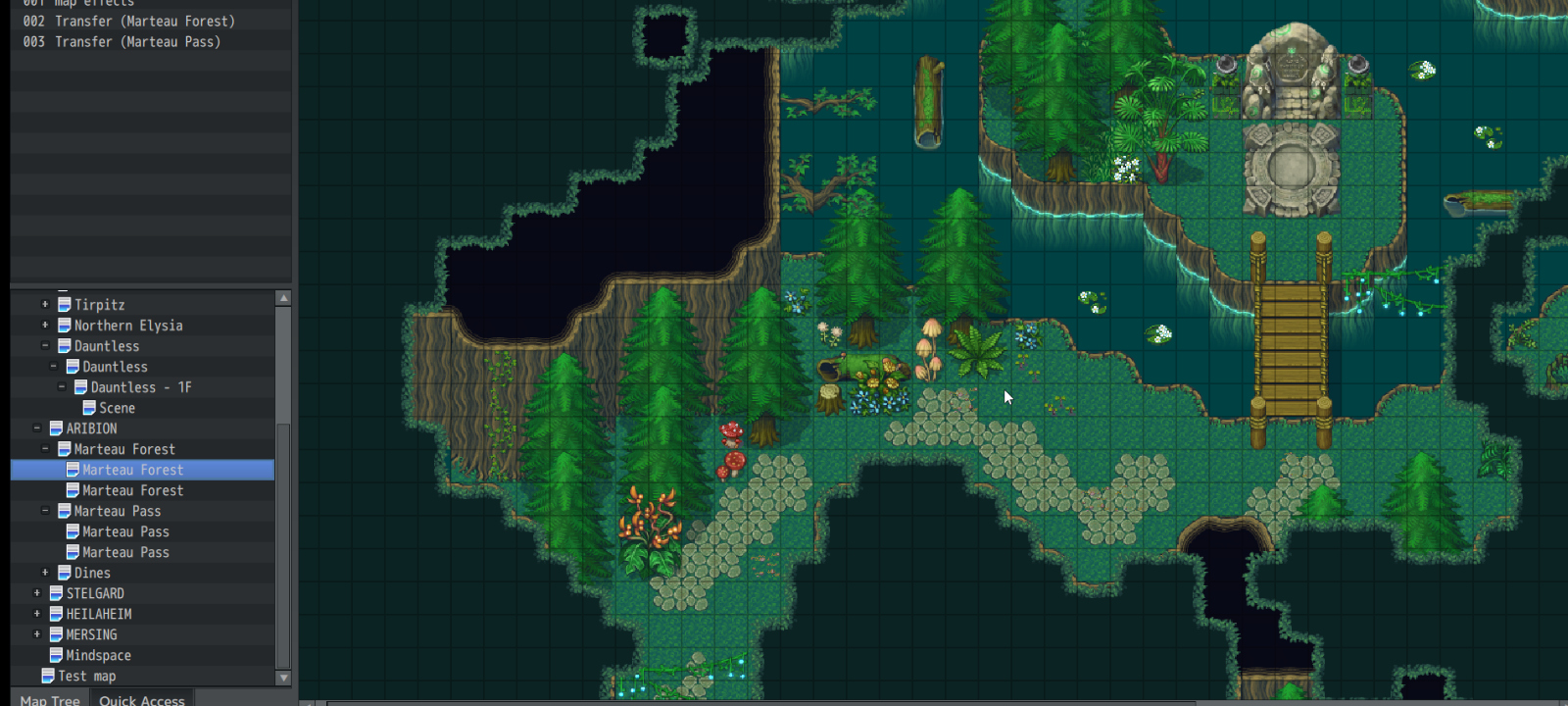This screenshot has width=1568, height=706.
Task: Select the HEILAHEIM map folder
Action: tap(98, 614)
